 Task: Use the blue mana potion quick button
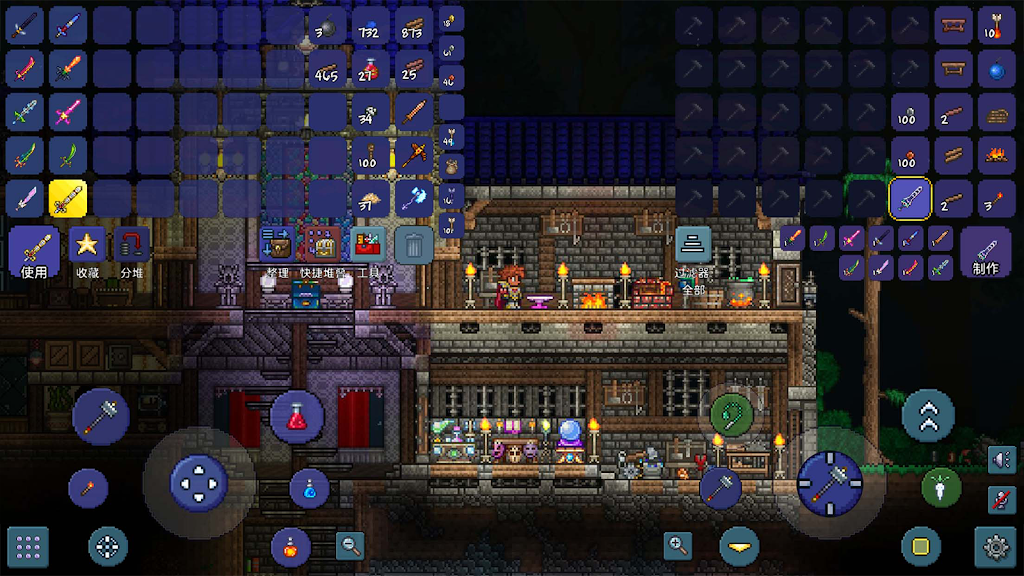pyautogui.click(x=309, y=488)
